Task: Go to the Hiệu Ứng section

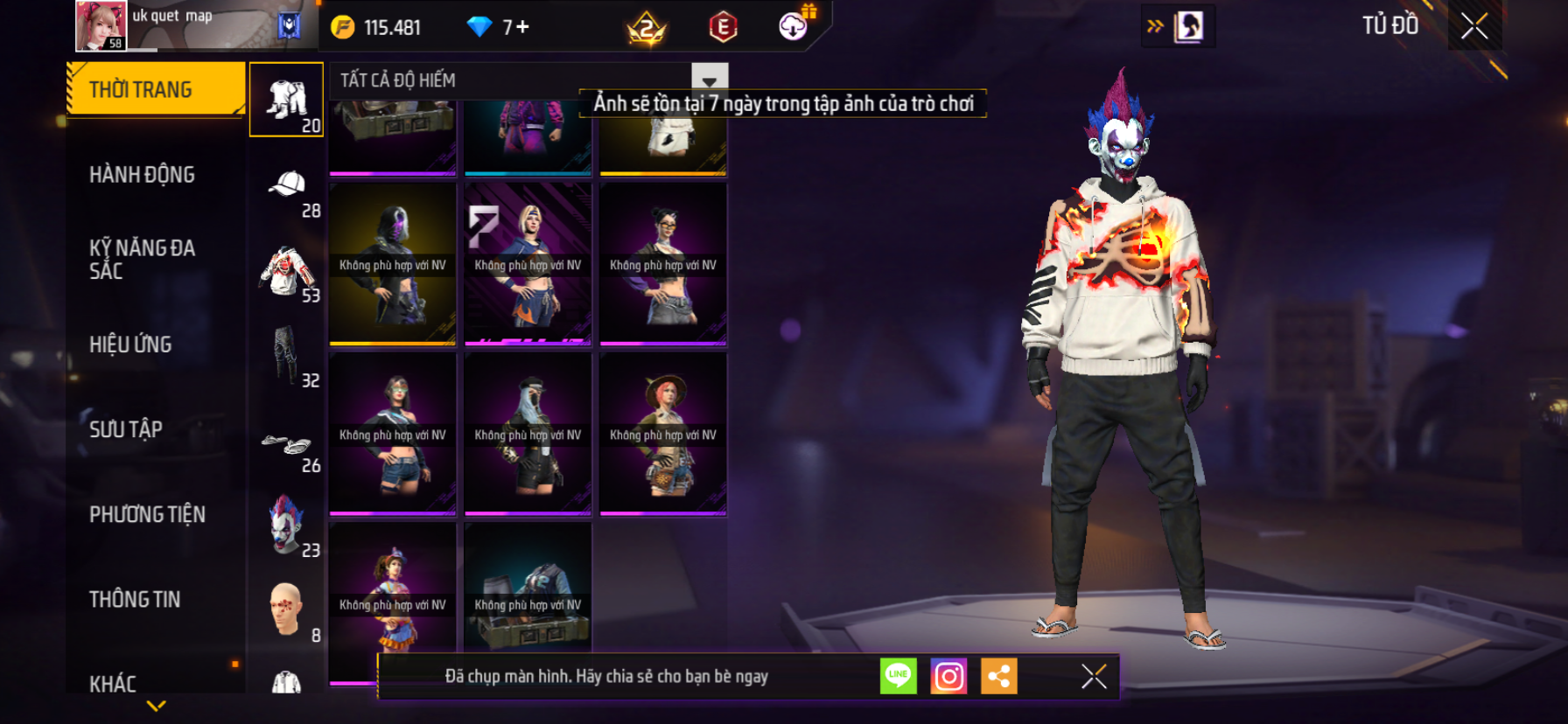Action: [130, 345]
